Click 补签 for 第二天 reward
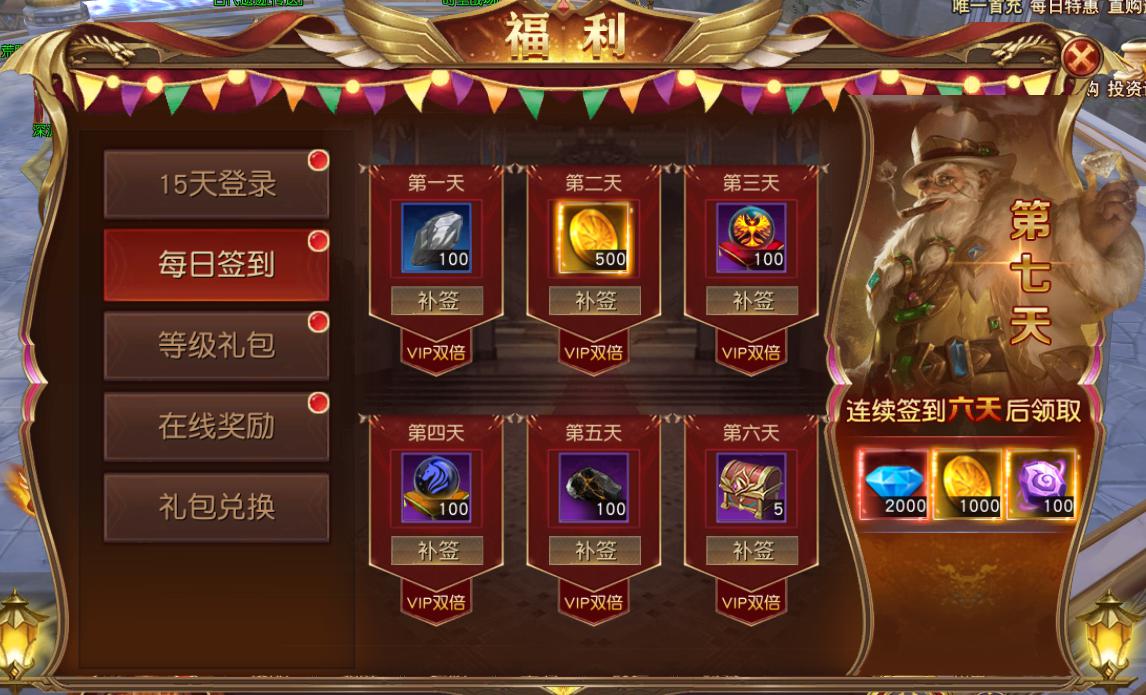The width and height of the screenshot is (1146, 695). (595, 301)
